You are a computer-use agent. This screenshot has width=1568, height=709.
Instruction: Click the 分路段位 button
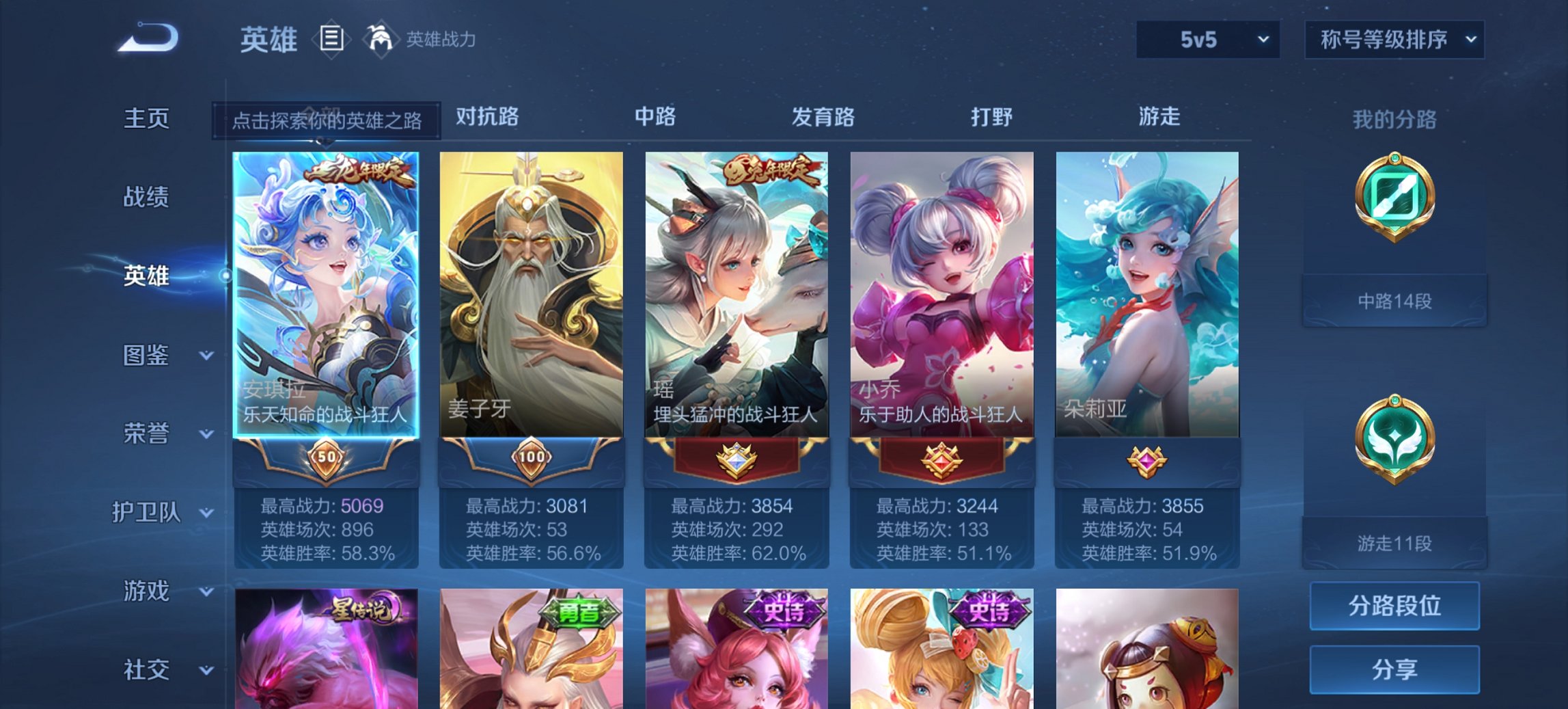click(x=1394, y=606)
